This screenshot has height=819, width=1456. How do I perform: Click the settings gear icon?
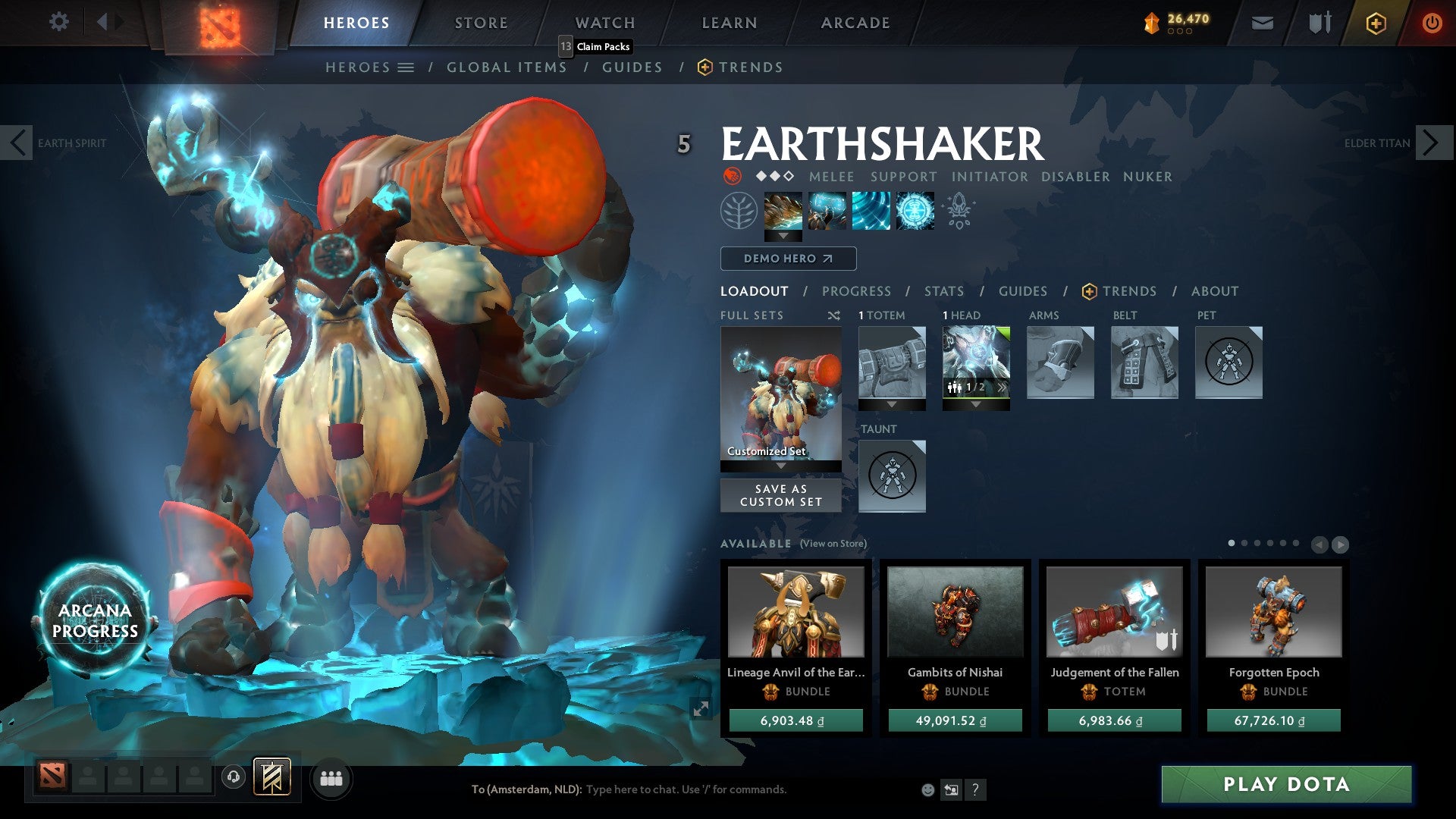tap(58, 22)
